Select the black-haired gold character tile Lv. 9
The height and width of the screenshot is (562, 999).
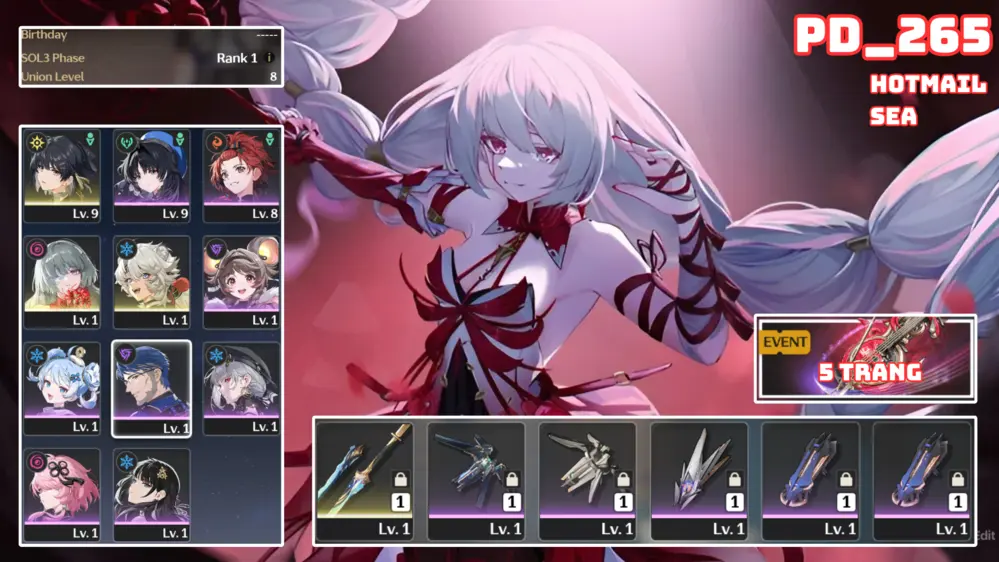pos(62,175)
